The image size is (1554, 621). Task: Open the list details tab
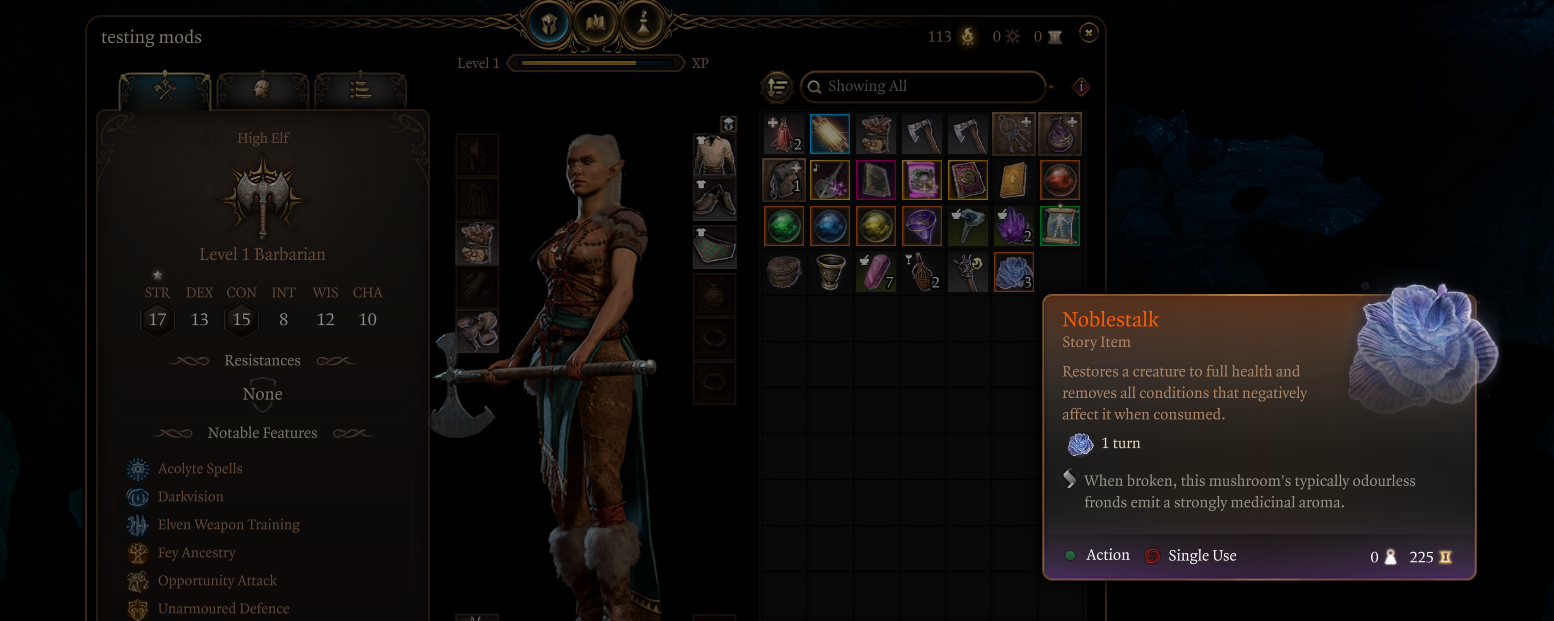(361, 90)
